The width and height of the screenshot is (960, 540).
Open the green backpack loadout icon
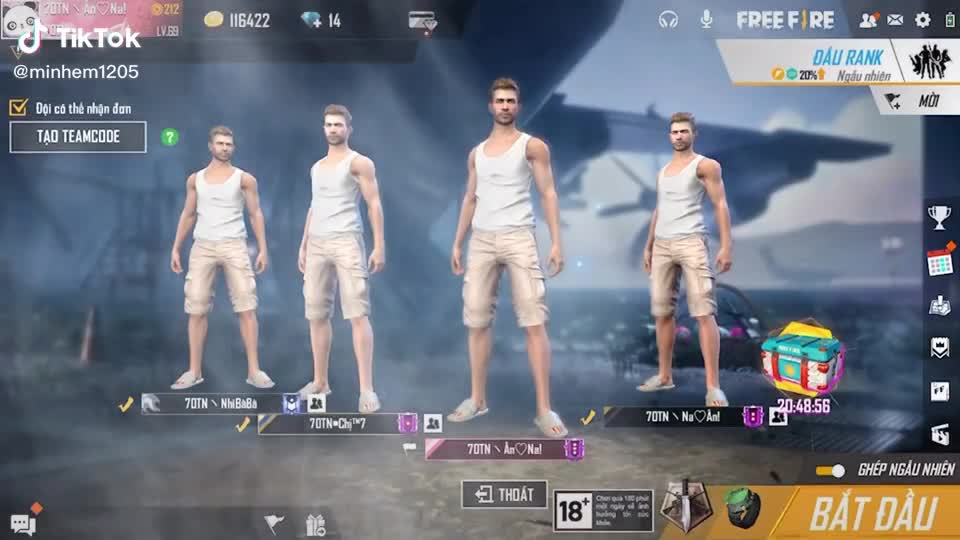[742, 507]
